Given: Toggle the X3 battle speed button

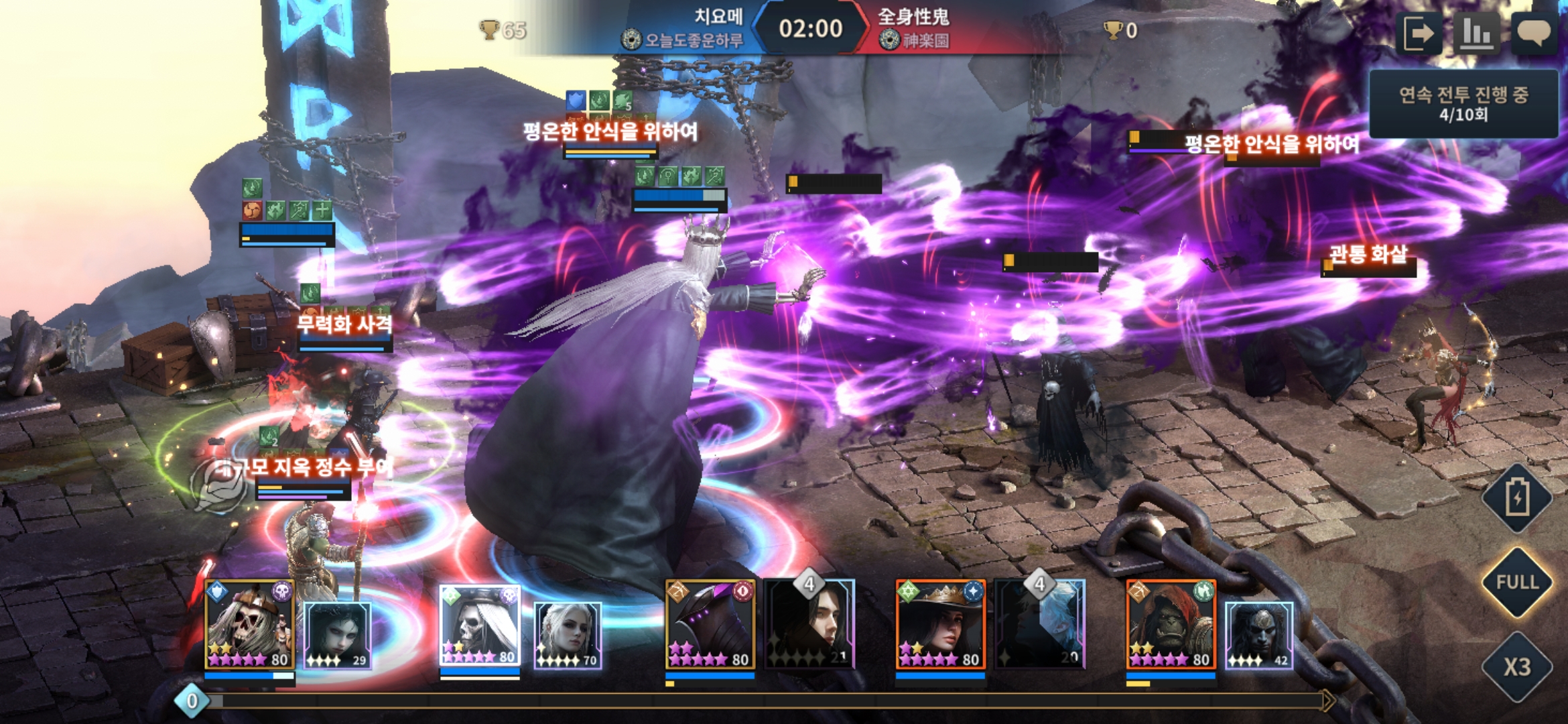Looking at the screenshot, I should tap(1517, 666).
